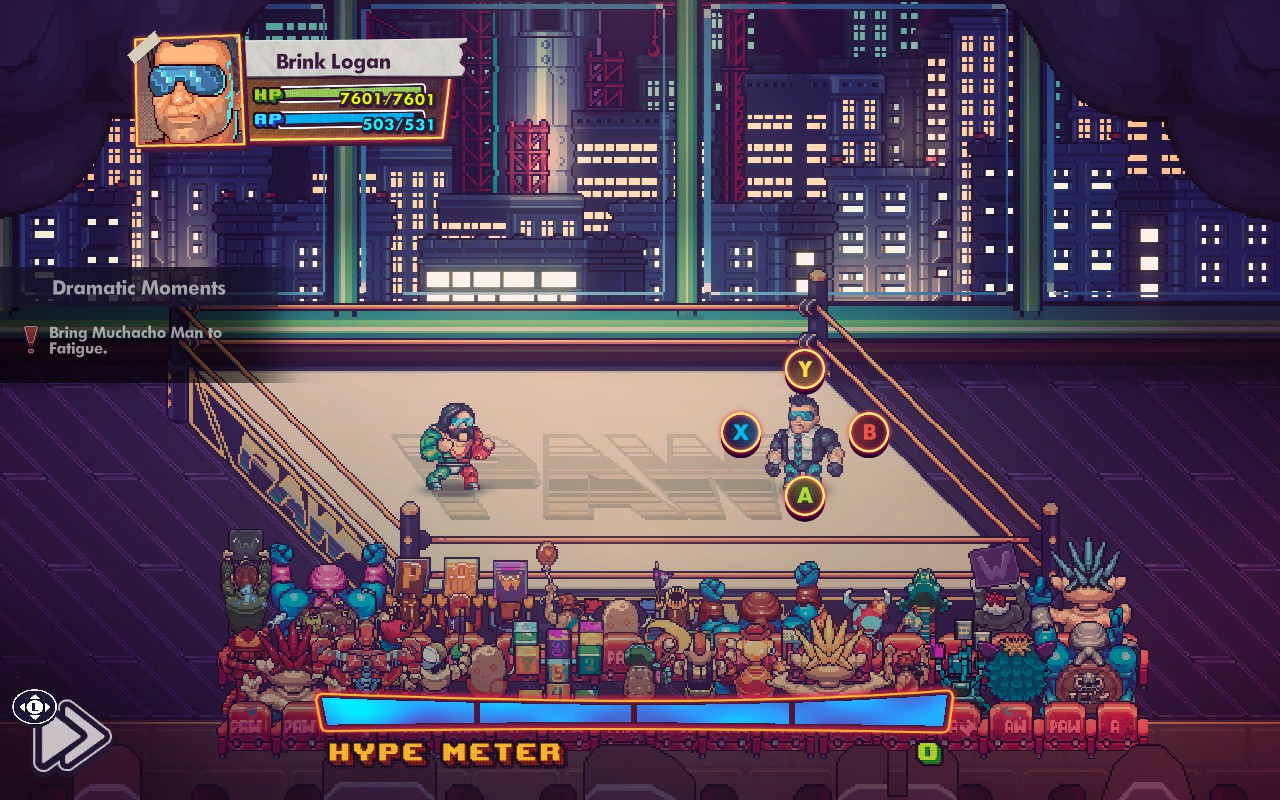
Task: Select the Muchacho Man fatigue objective
Action: click(x=135, y=341)
